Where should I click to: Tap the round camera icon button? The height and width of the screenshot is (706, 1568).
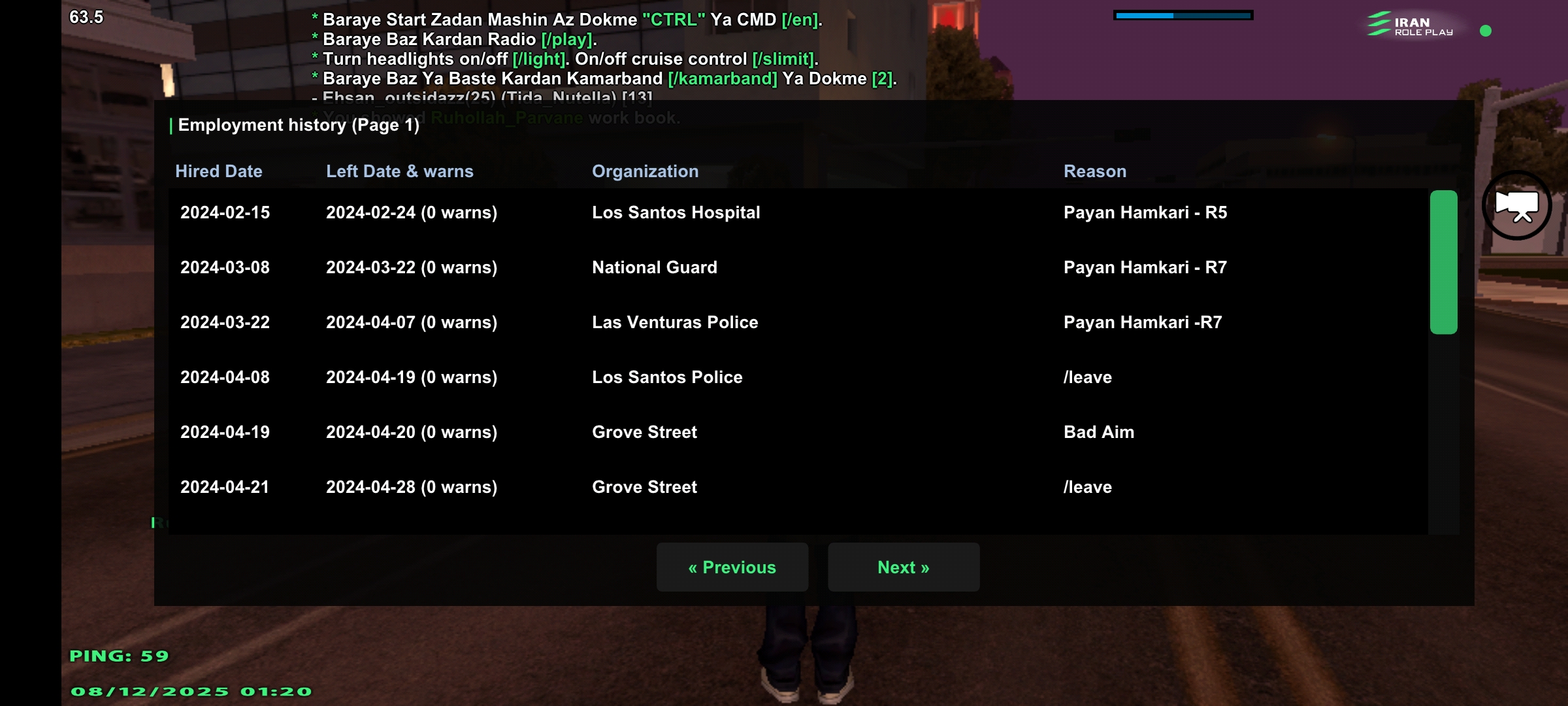coord(1516,205)
